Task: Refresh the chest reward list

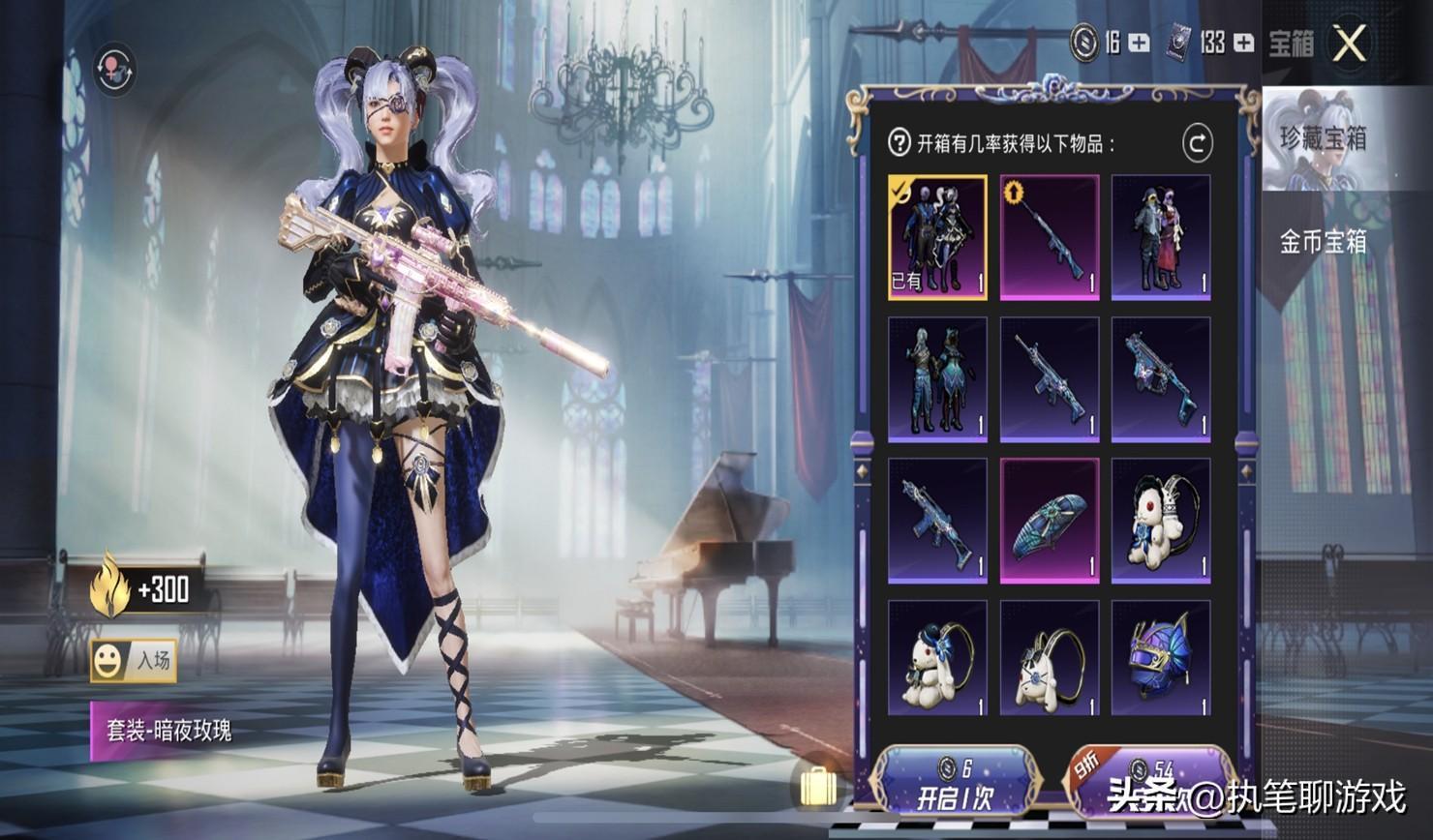Action: 1197,144
